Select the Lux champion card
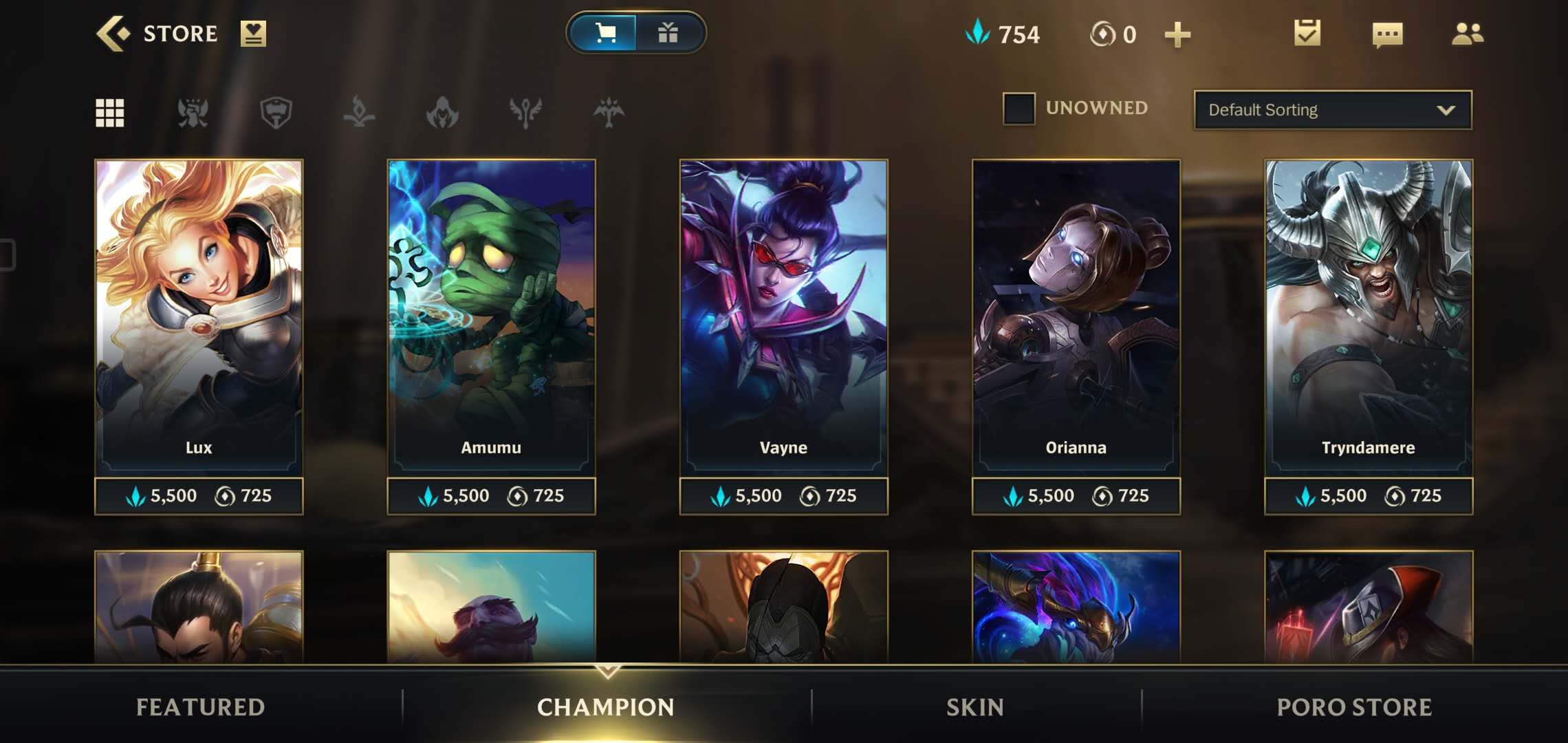 (x=199, y=316)
